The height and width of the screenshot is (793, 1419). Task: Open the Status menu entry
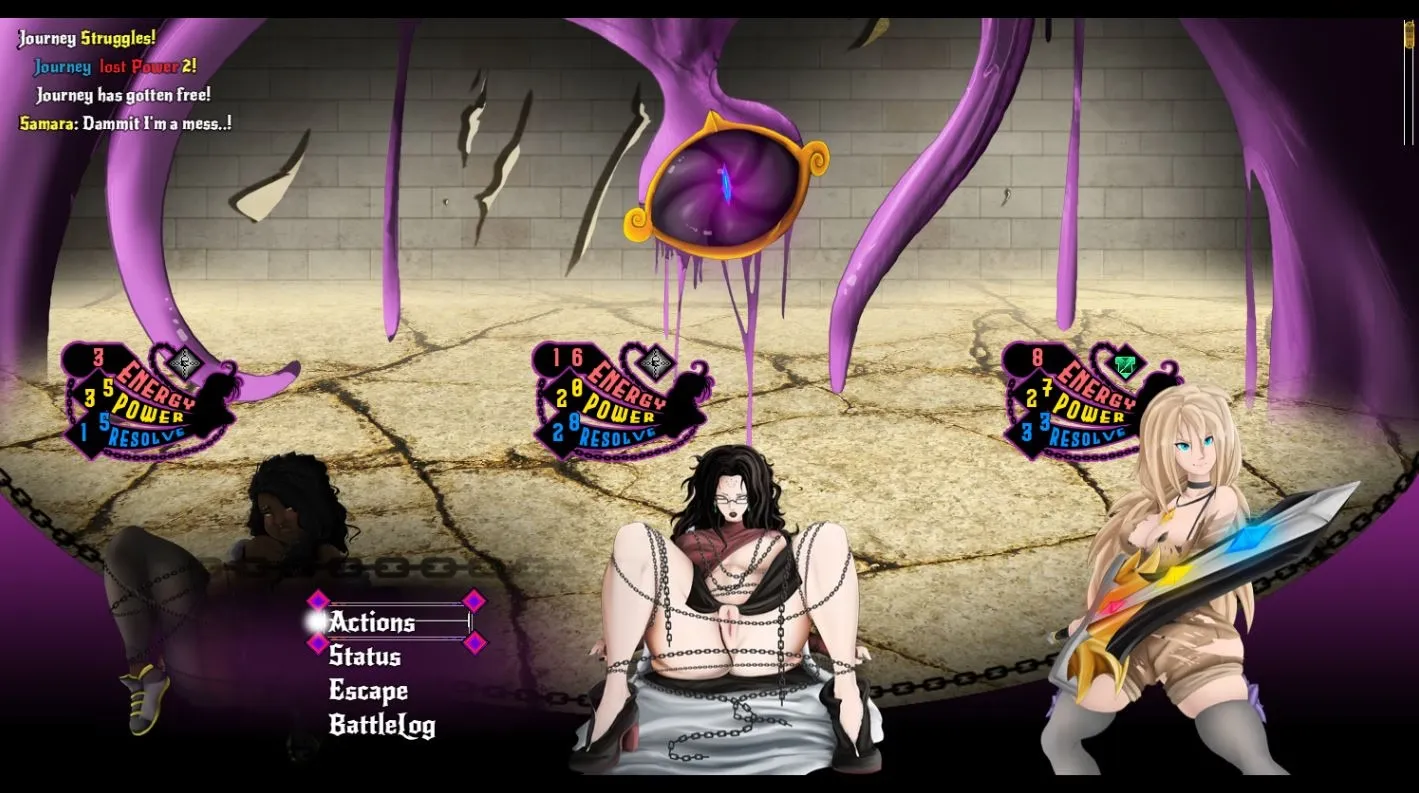(x=365, y=656)
